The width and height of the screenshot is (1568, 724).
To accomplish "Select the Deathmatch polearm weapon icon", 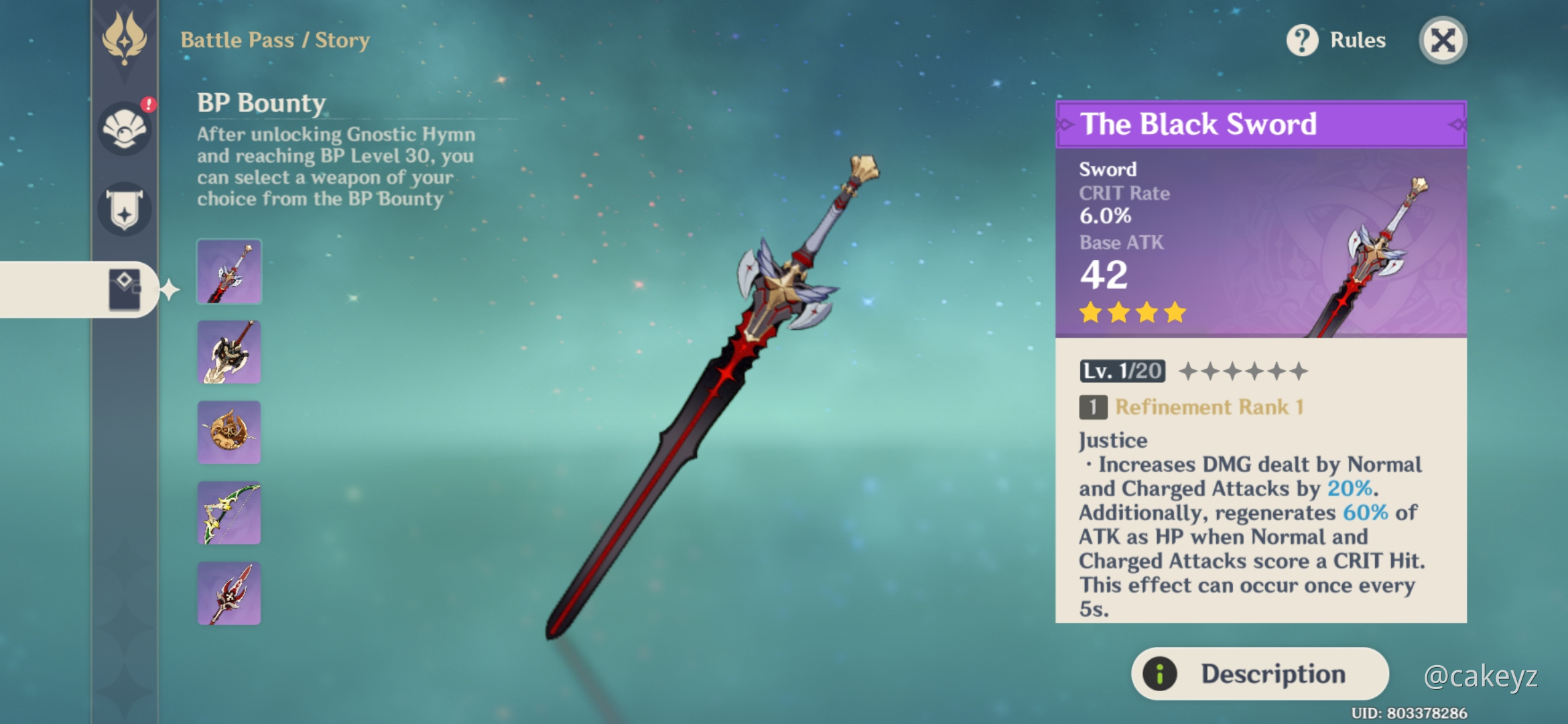I will tap(228, 593).
